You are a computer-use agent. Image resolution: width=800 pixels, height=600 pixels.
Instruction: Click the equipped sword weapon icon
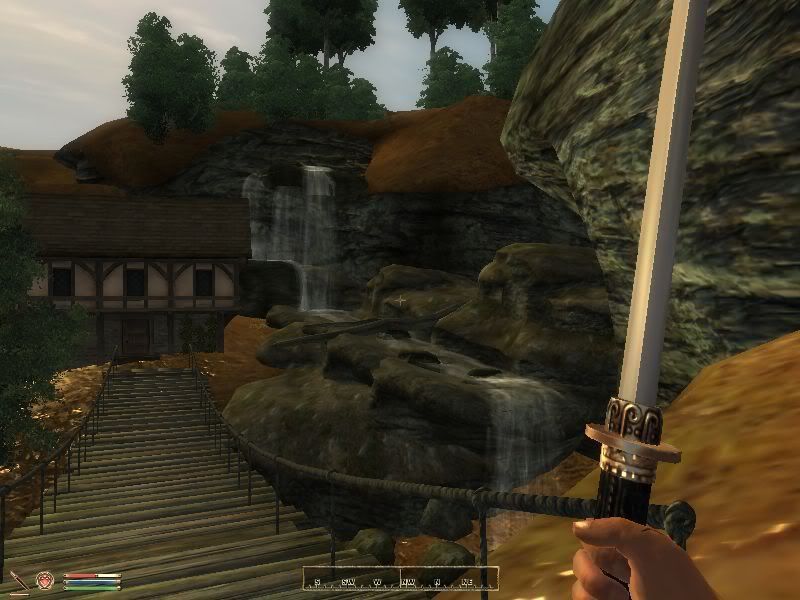point(19,580)
